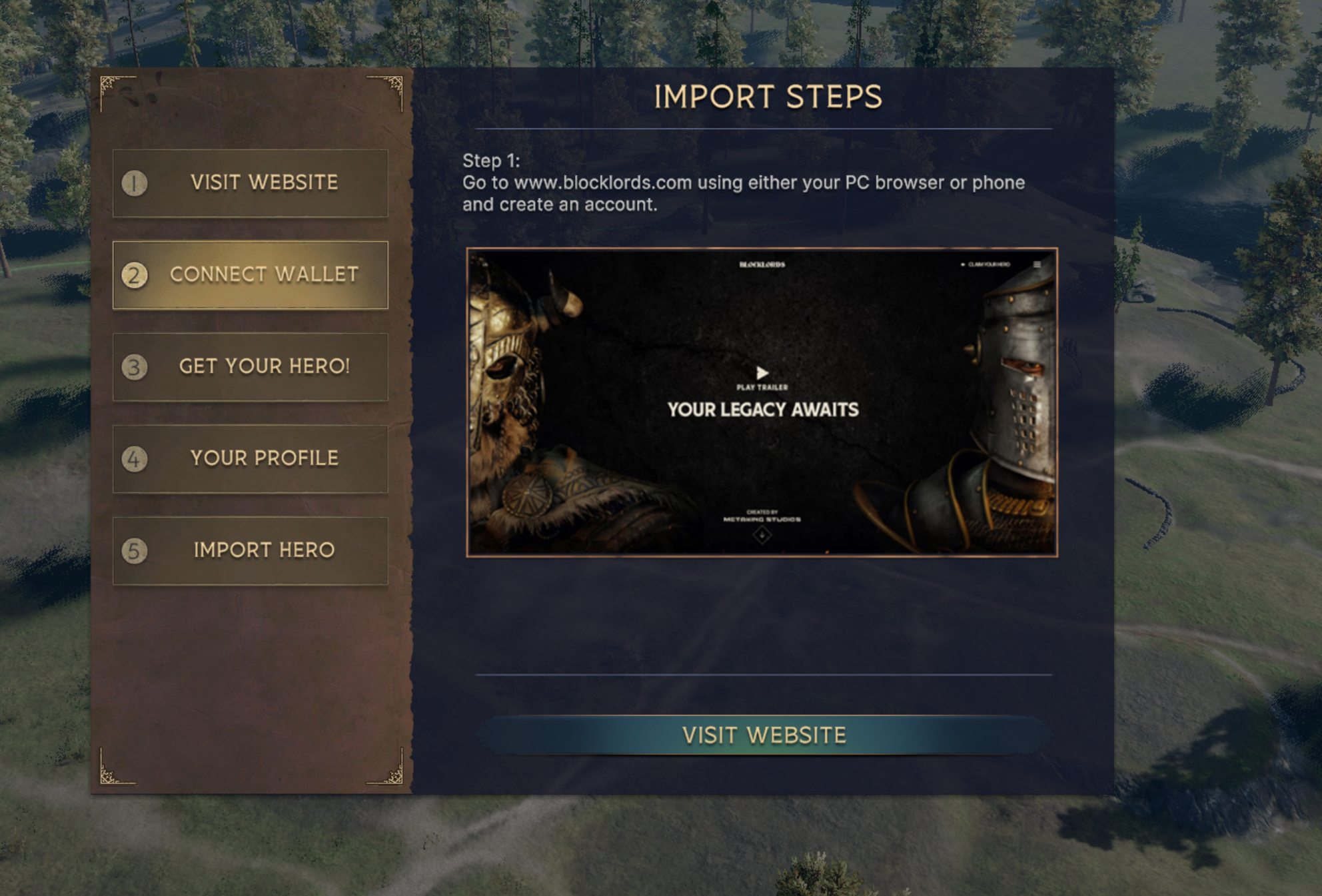Screen dimensions: 1322x896
Task: Select the Visit Website step in the sidebar
Action: point(250,183)
